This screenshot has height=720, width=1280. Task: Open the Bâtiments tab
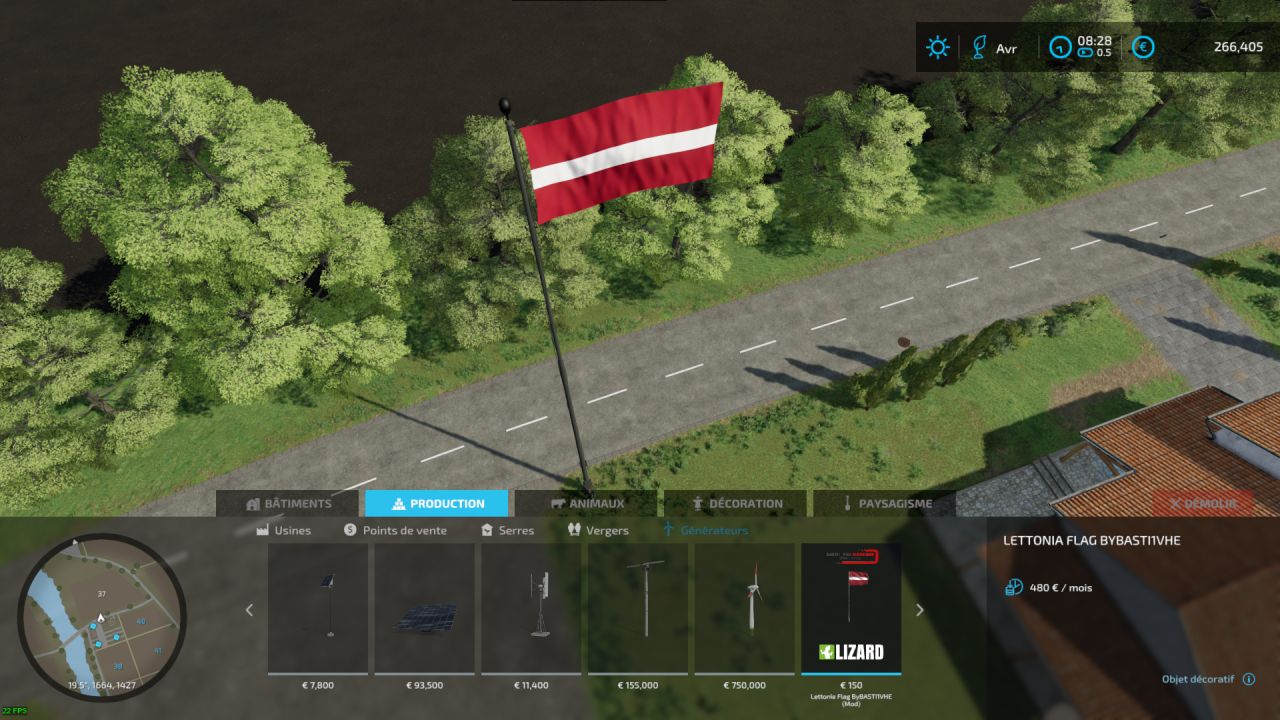point(296,503)
